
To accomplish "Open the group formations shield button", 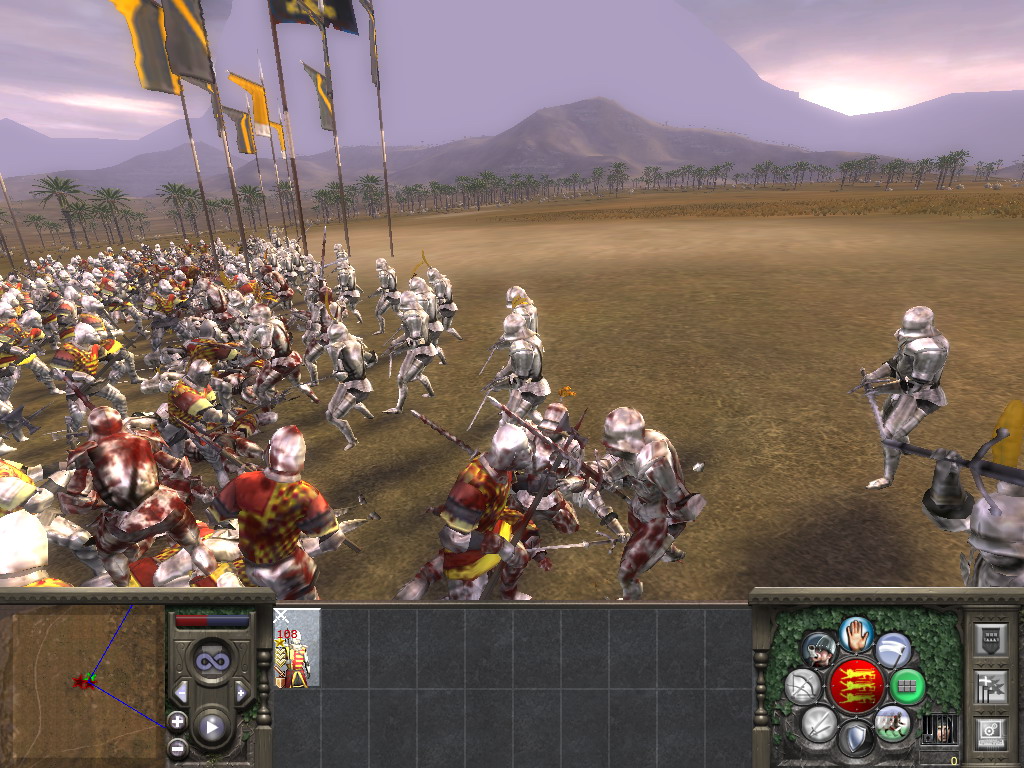I will coord(990,640).
